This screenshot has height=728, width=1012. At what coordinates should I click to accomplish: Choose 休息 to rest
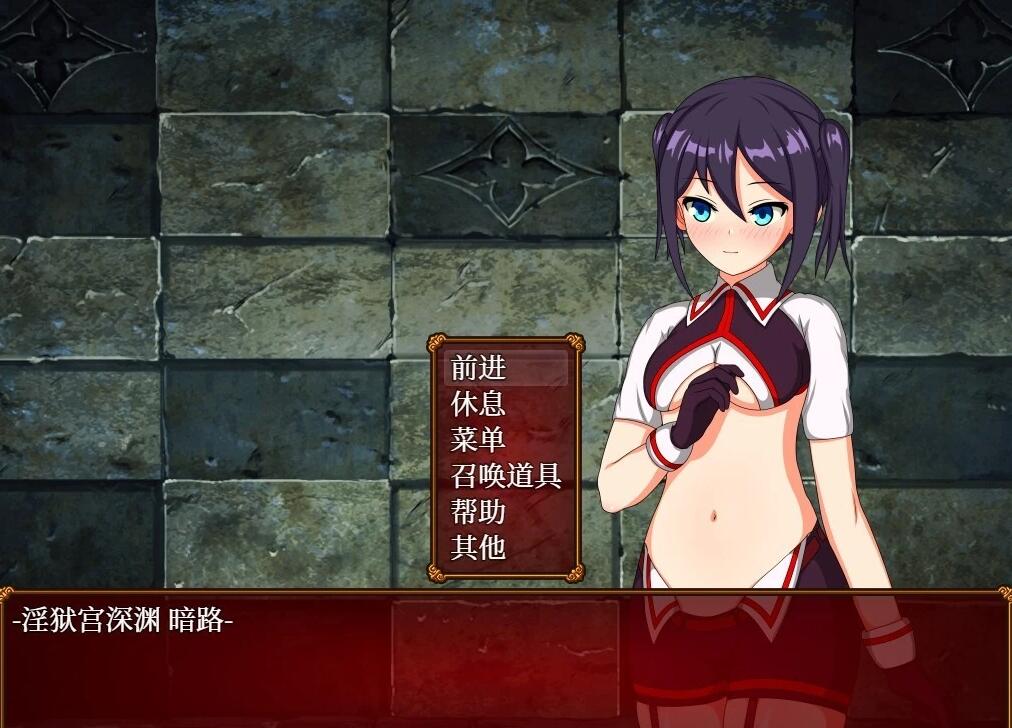pyautogui.click(x=479, y=404)
